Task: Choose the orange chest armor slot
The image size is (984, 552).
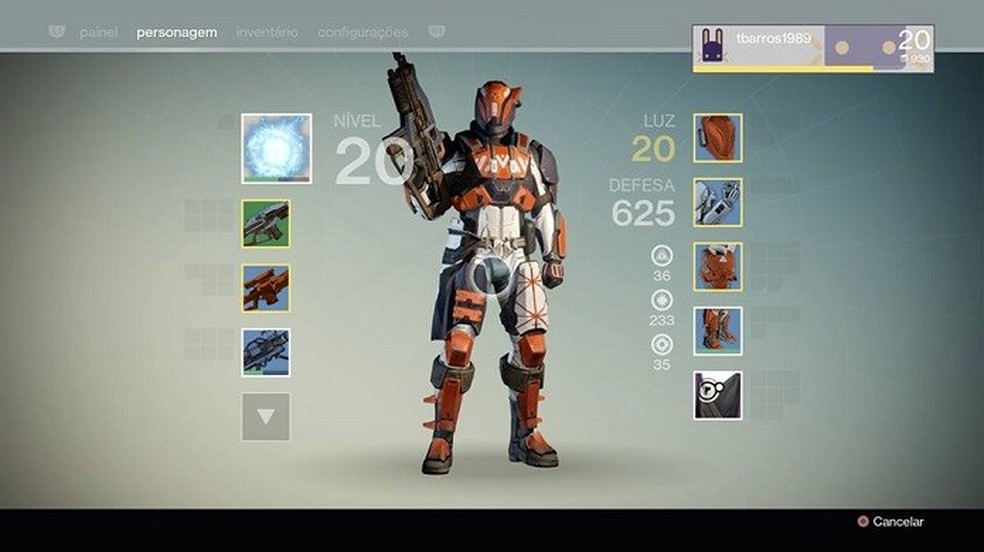Action: [718, 267]
